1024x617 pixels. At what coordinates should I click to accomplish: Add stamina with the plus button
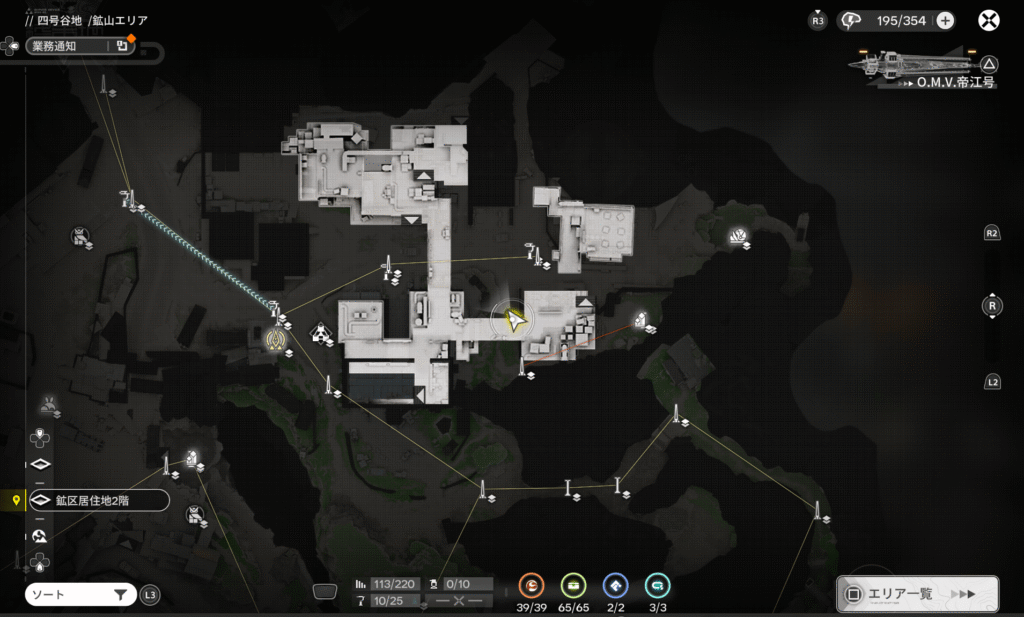point(944,20)
